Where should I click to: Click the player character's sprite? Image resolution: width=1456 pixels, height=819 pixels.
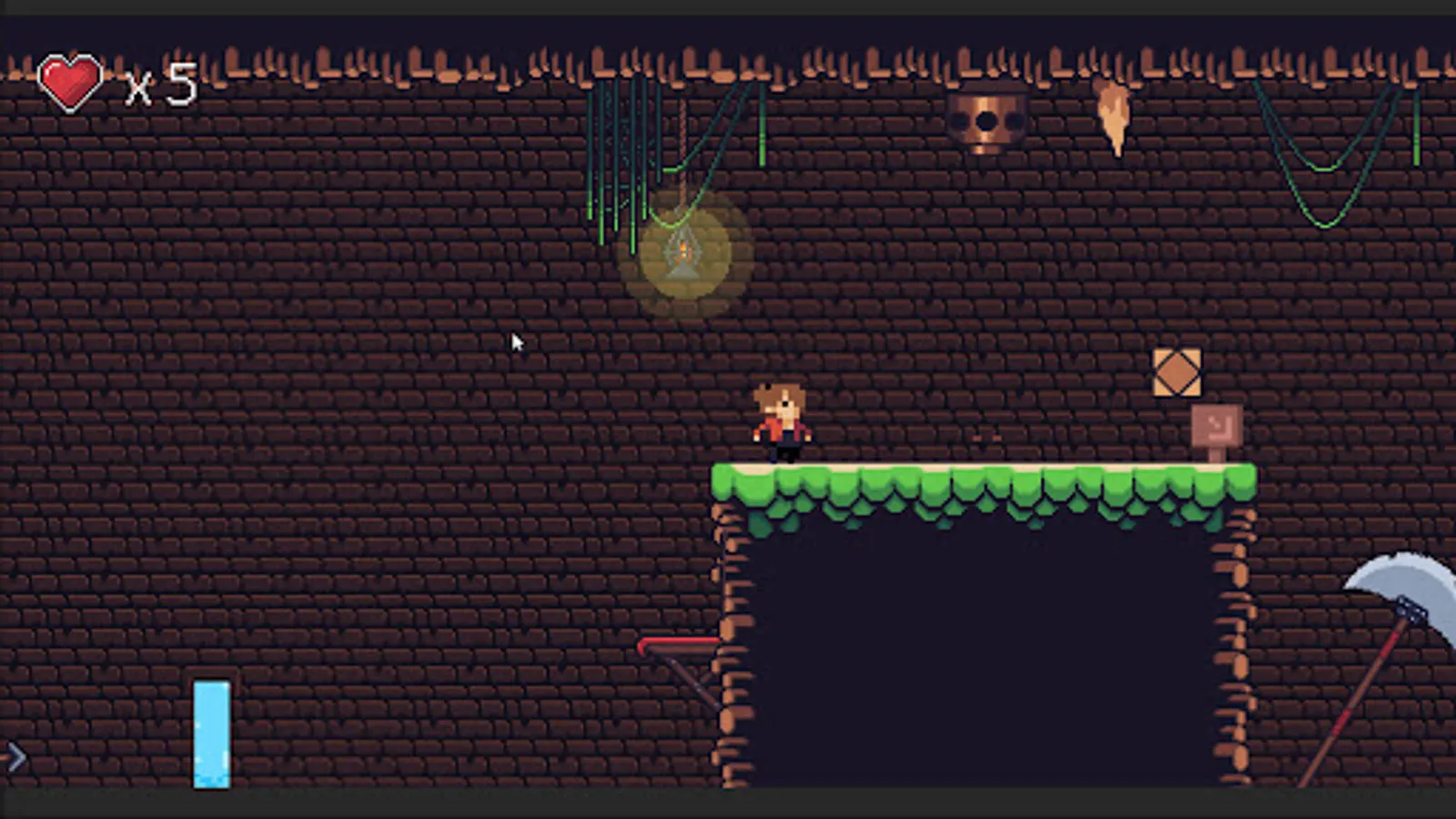tap(783, 419)
